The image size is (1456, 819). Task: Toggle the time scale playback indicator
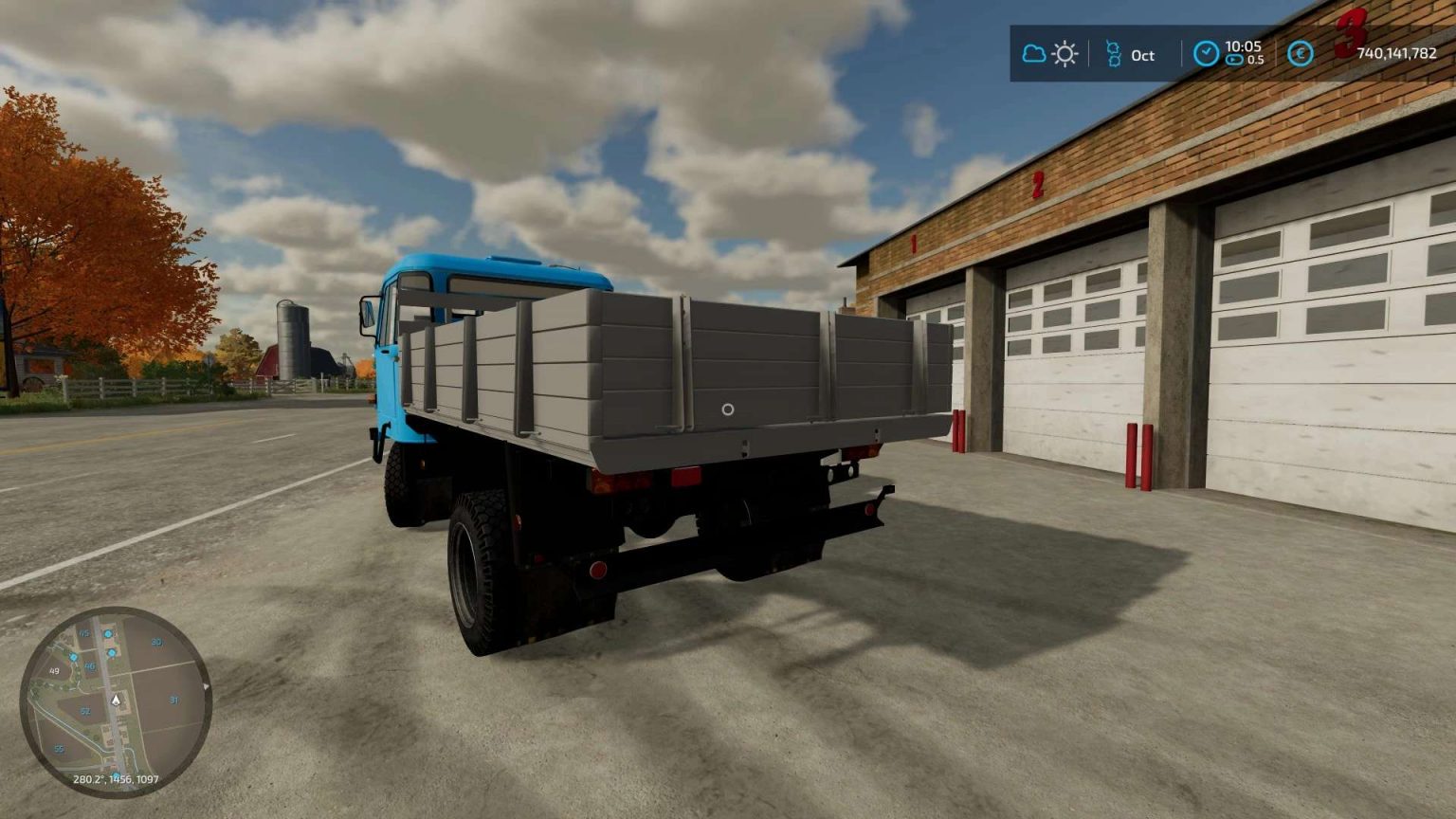pos(1233,60)
